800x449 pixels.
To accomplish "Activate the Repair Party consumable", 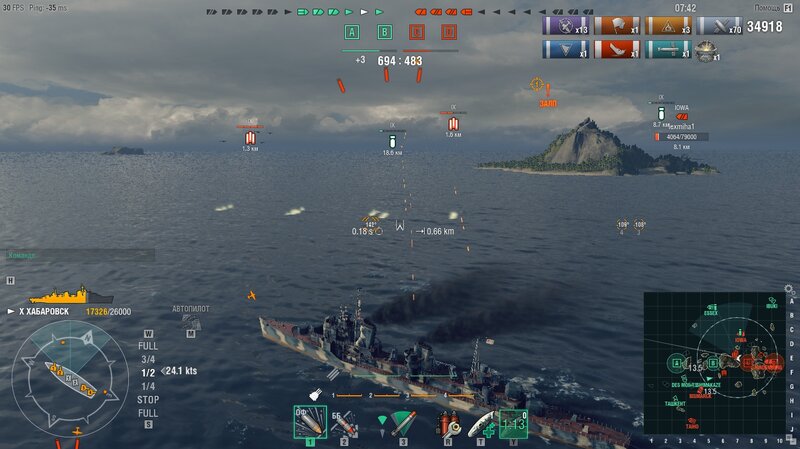I will [481, 424].
